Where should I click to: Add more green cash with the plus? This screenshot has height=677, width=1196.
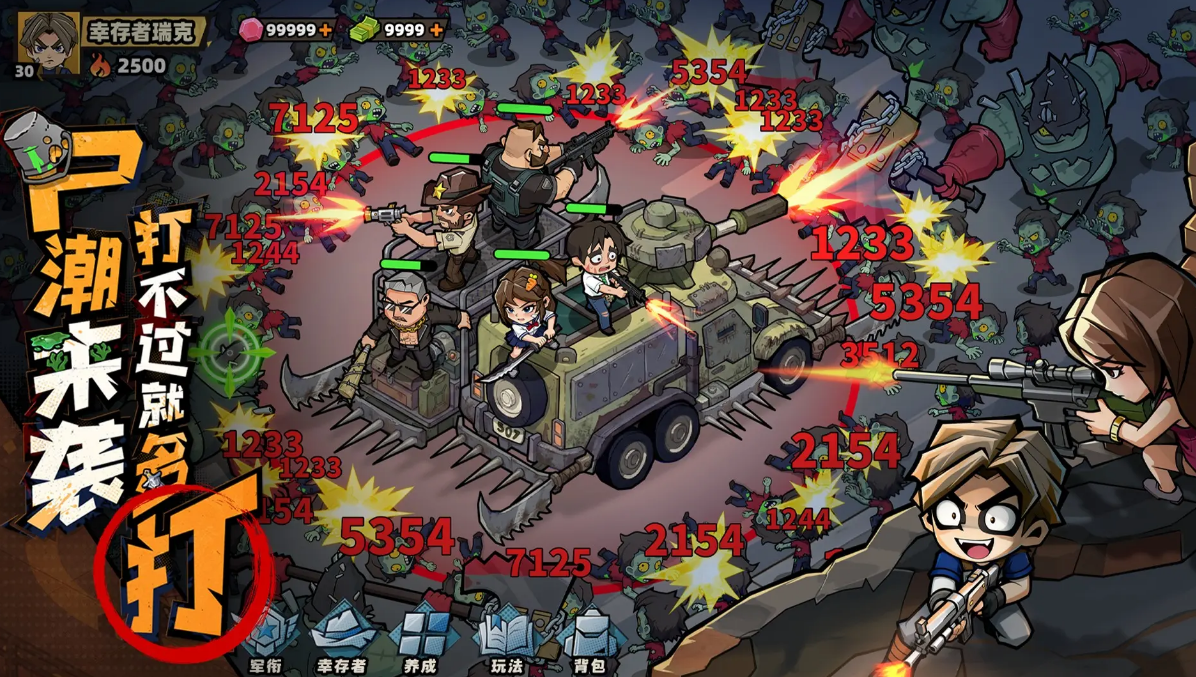click(436, 30)
